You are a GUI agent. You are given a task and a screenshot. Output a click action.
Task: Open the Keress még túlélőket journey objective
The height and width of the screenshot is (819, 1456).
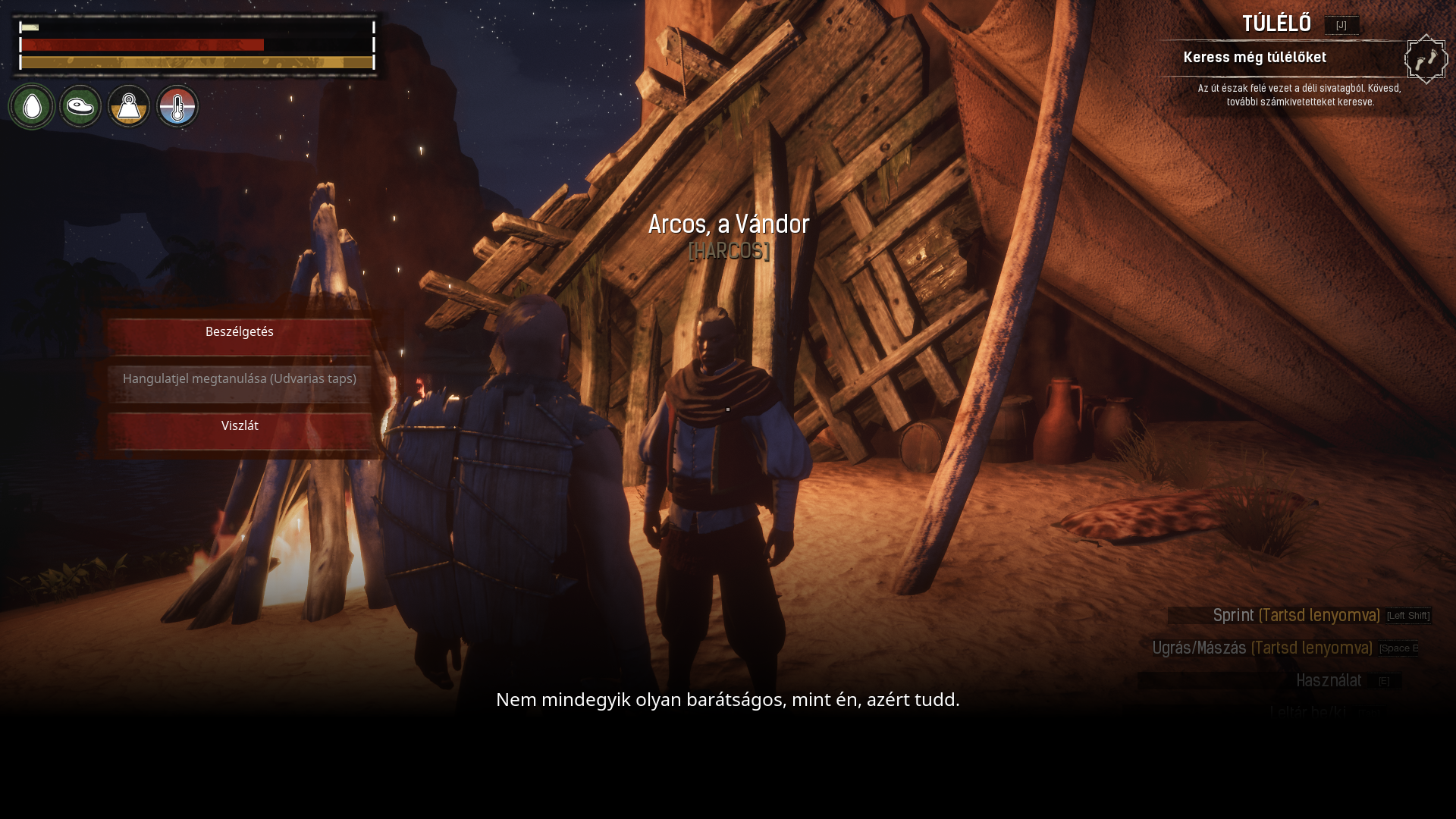[x=1254, y=58]
